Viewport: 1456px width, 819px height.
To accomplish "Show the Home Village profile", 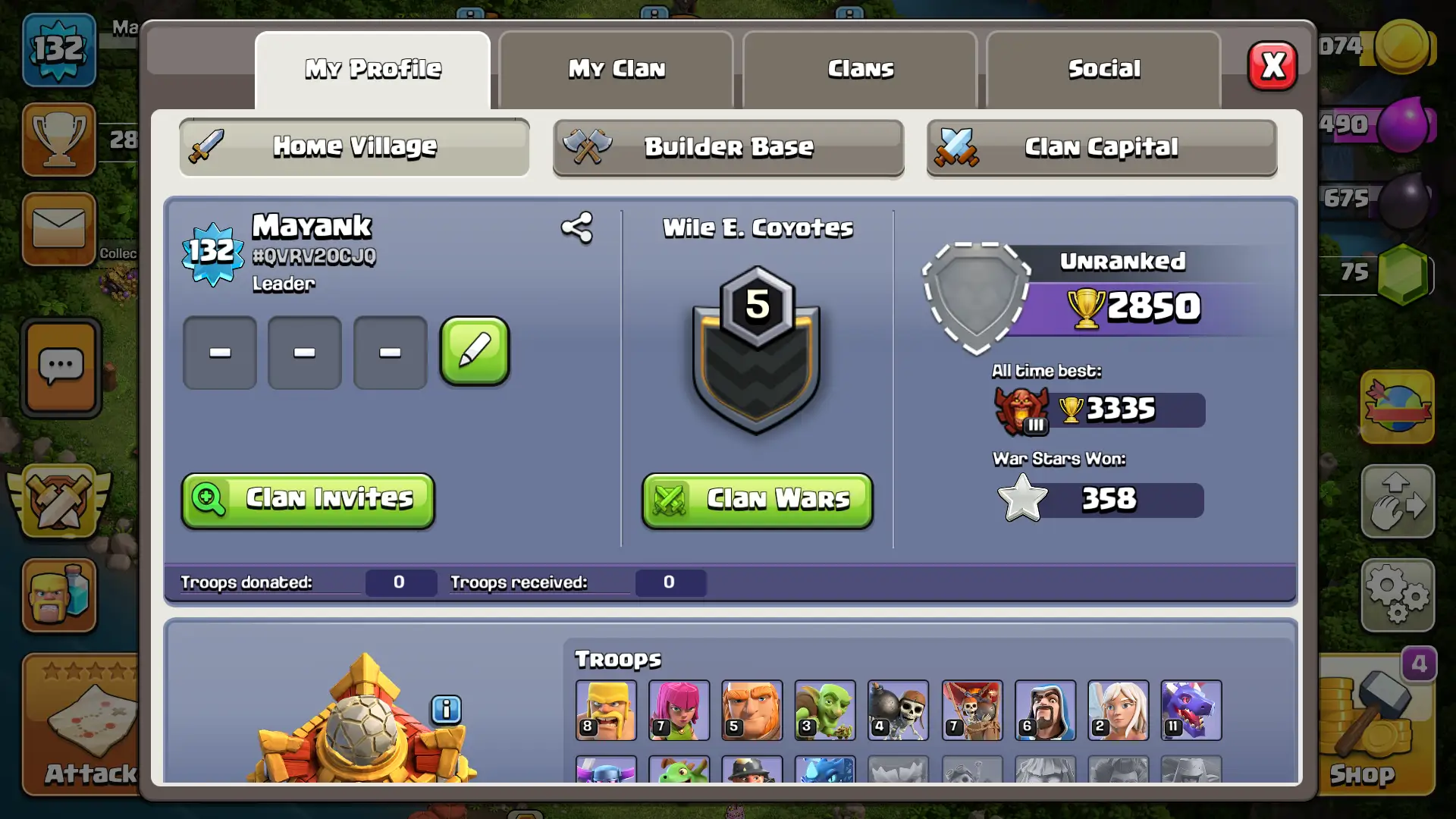I will 354,146.
